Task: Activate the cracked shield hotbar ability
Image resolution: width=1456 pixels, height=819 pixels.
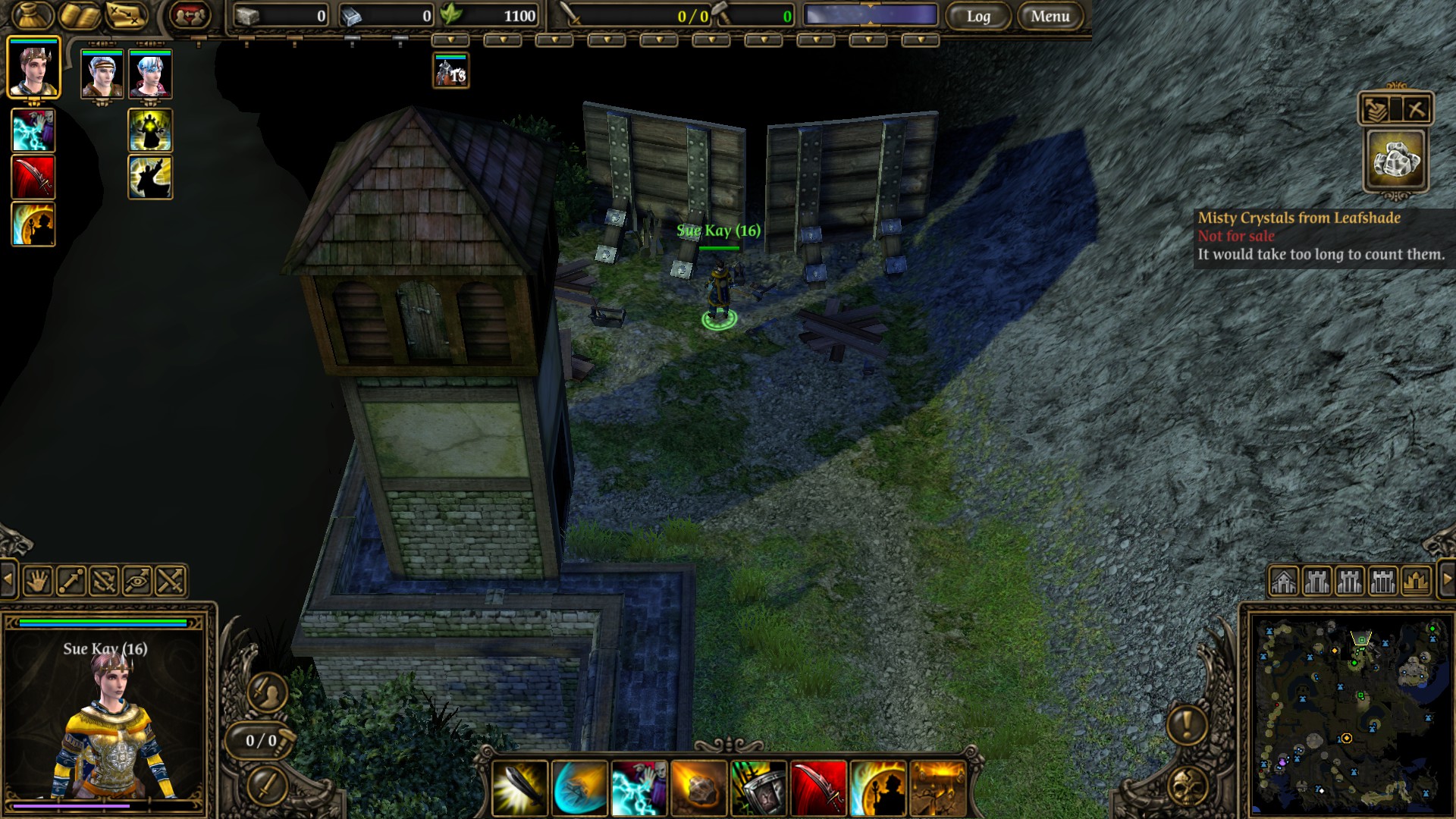Action: coord(758,789)
